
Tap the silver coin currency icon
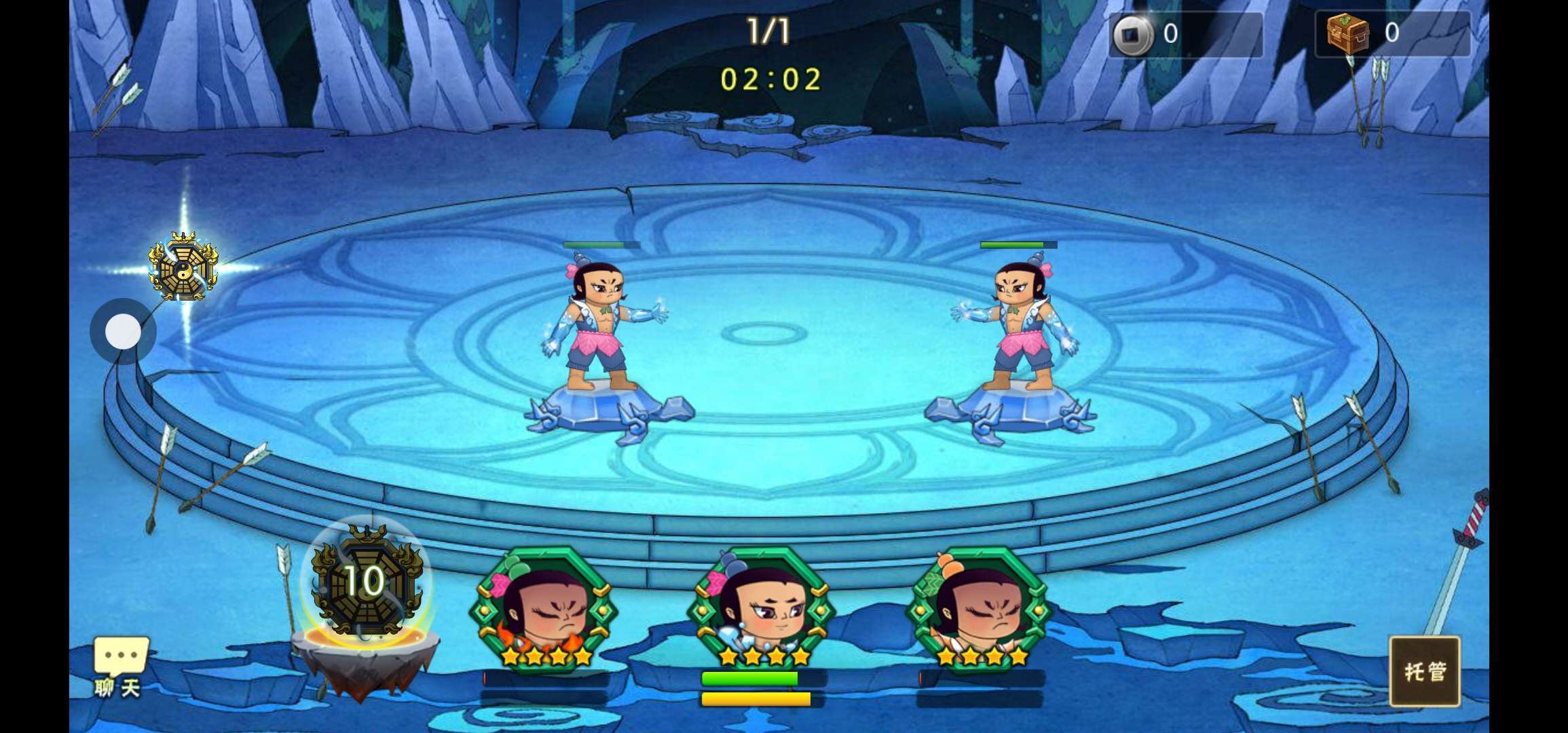tap(1132, 34)
